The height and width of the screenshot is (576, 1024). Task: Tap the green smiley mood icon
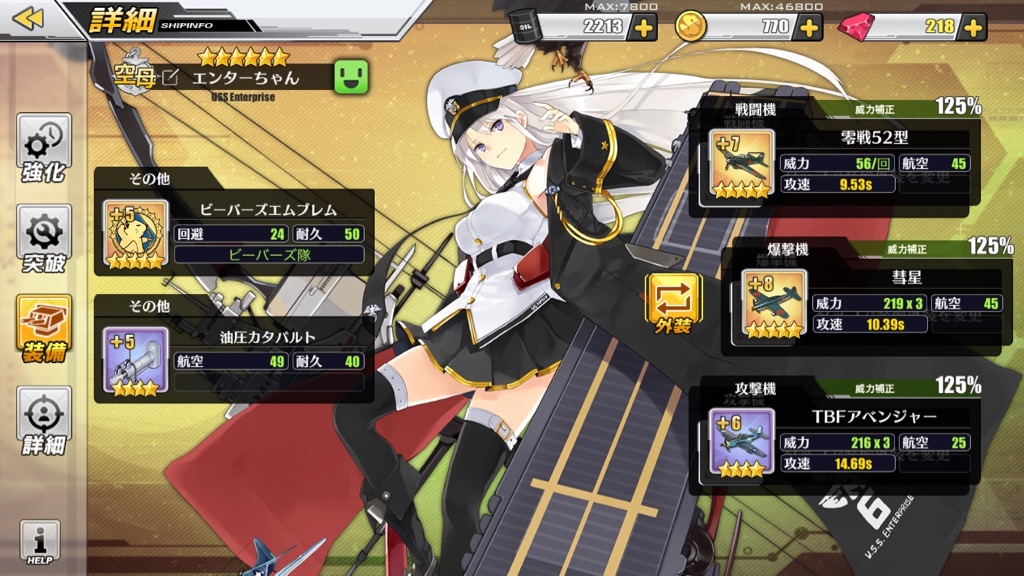[x=351, y=76]
